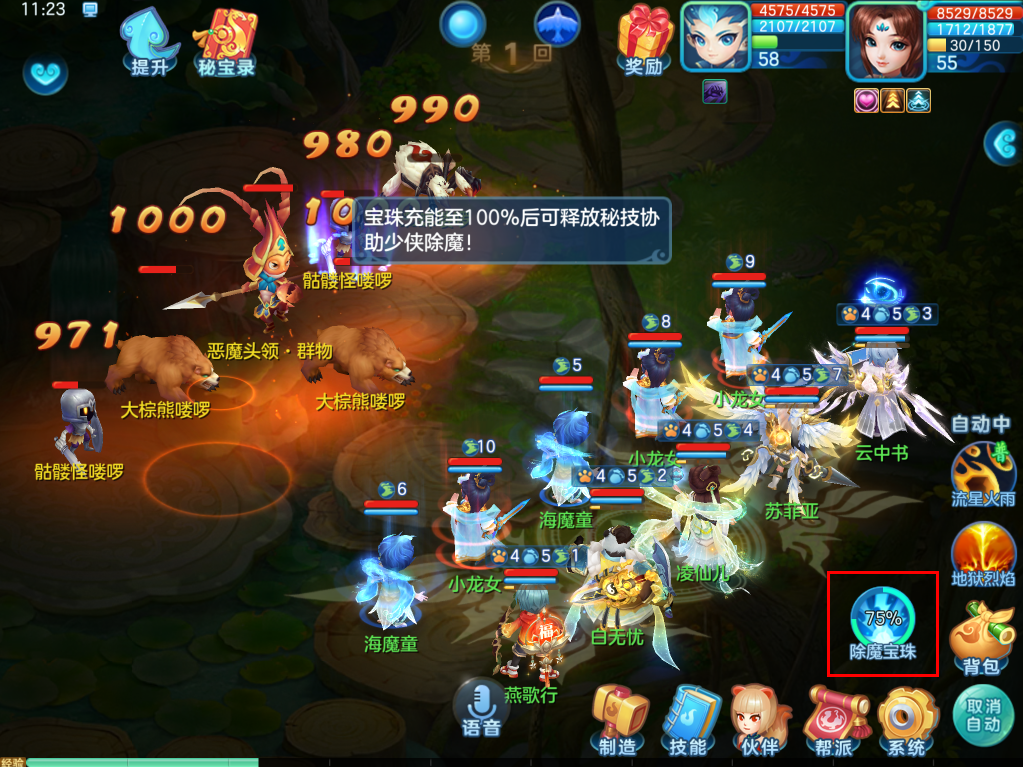Click the blue heart icon button
Image resolution: width=1023 pixels, height=767 pixels.
coord(45,73)
